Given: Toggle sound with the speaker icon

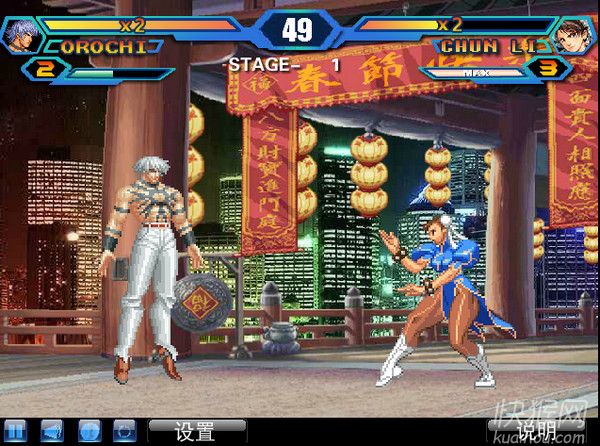Looking at the screenshot, I should (x=51, y=431).
